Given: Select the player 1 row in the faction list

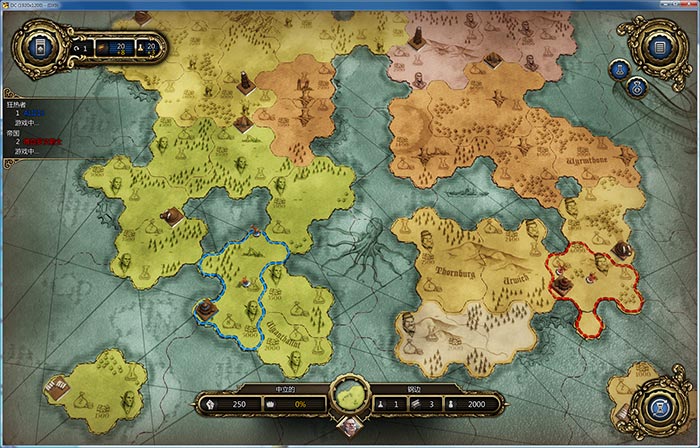Looking at the screenshot, I should tap(32, 113).
